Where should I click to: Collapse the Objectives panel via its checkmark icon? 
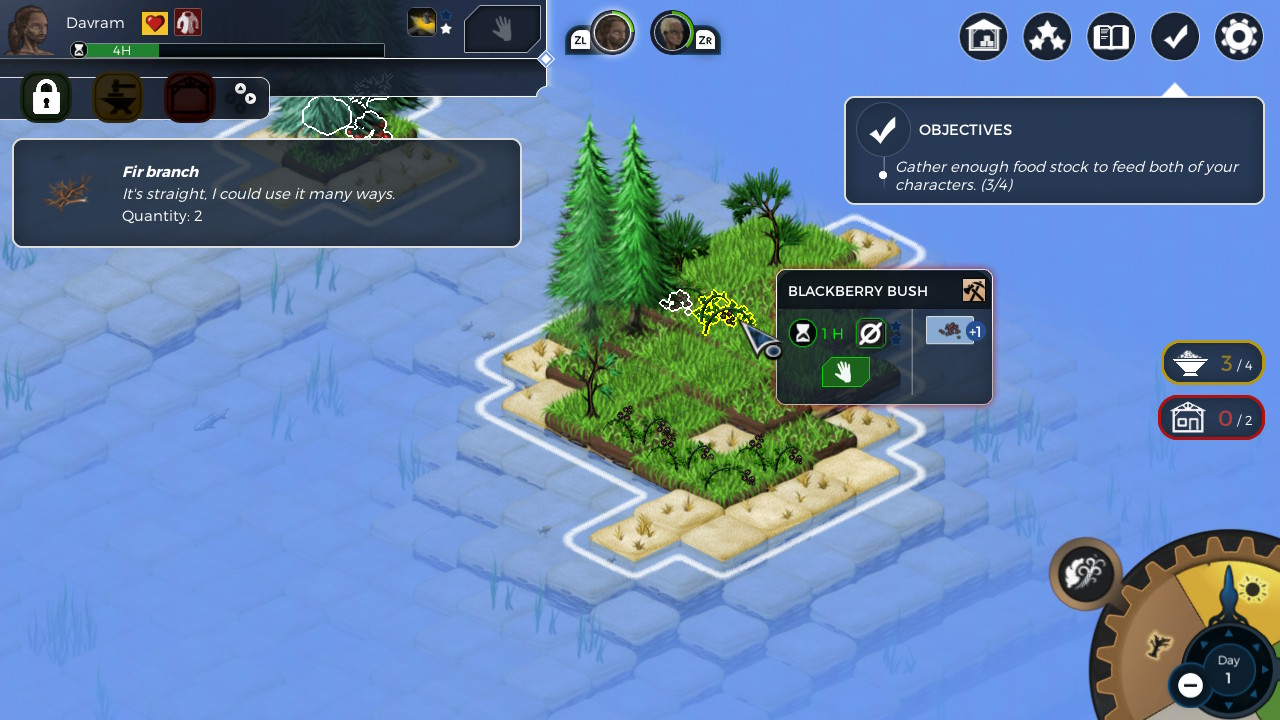pos(883,128)
